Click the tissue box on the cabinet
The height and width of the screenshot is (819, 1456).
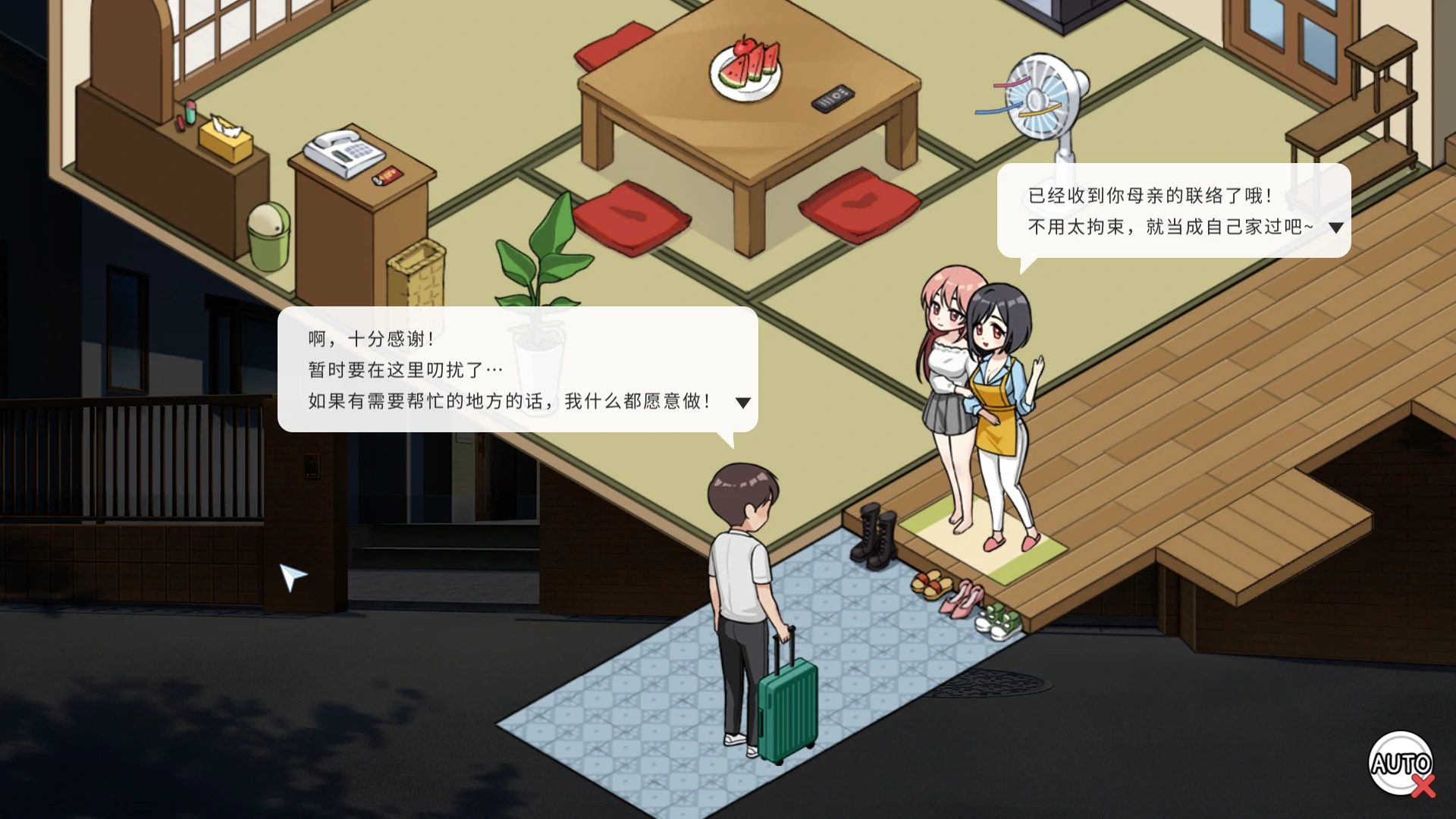224,136
